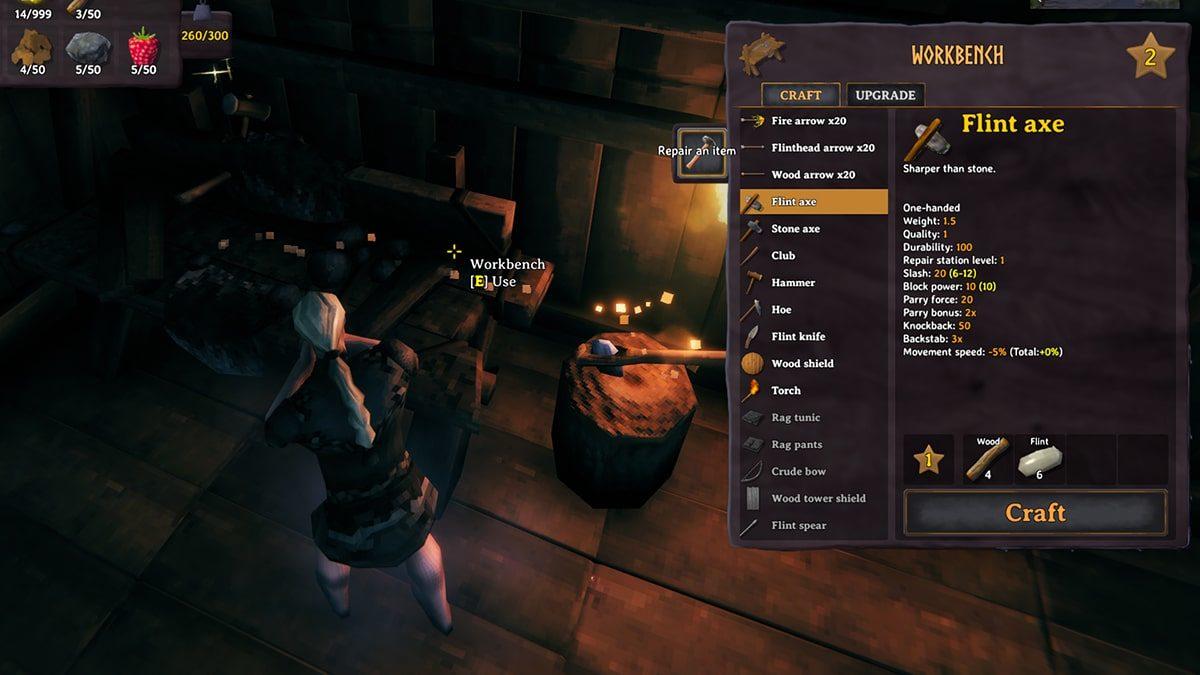Image resolution: width=1200 pixels, height=675 pixels.
Task: Select the Craft tab
Action: 800,95
